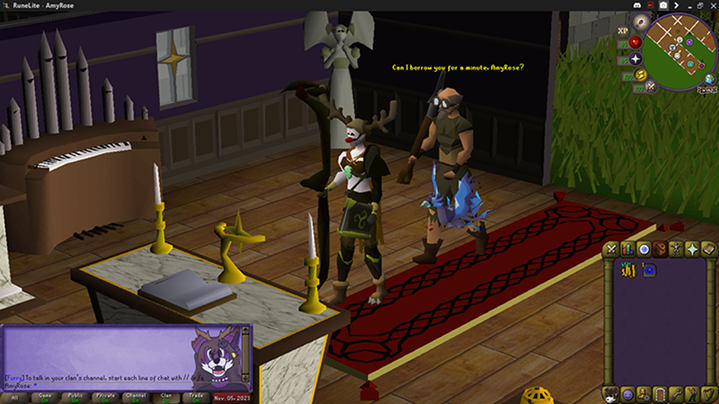Select the blue rune item in inventory
Image resolution: width=719 pixels, height=404 pixels.
649,269
